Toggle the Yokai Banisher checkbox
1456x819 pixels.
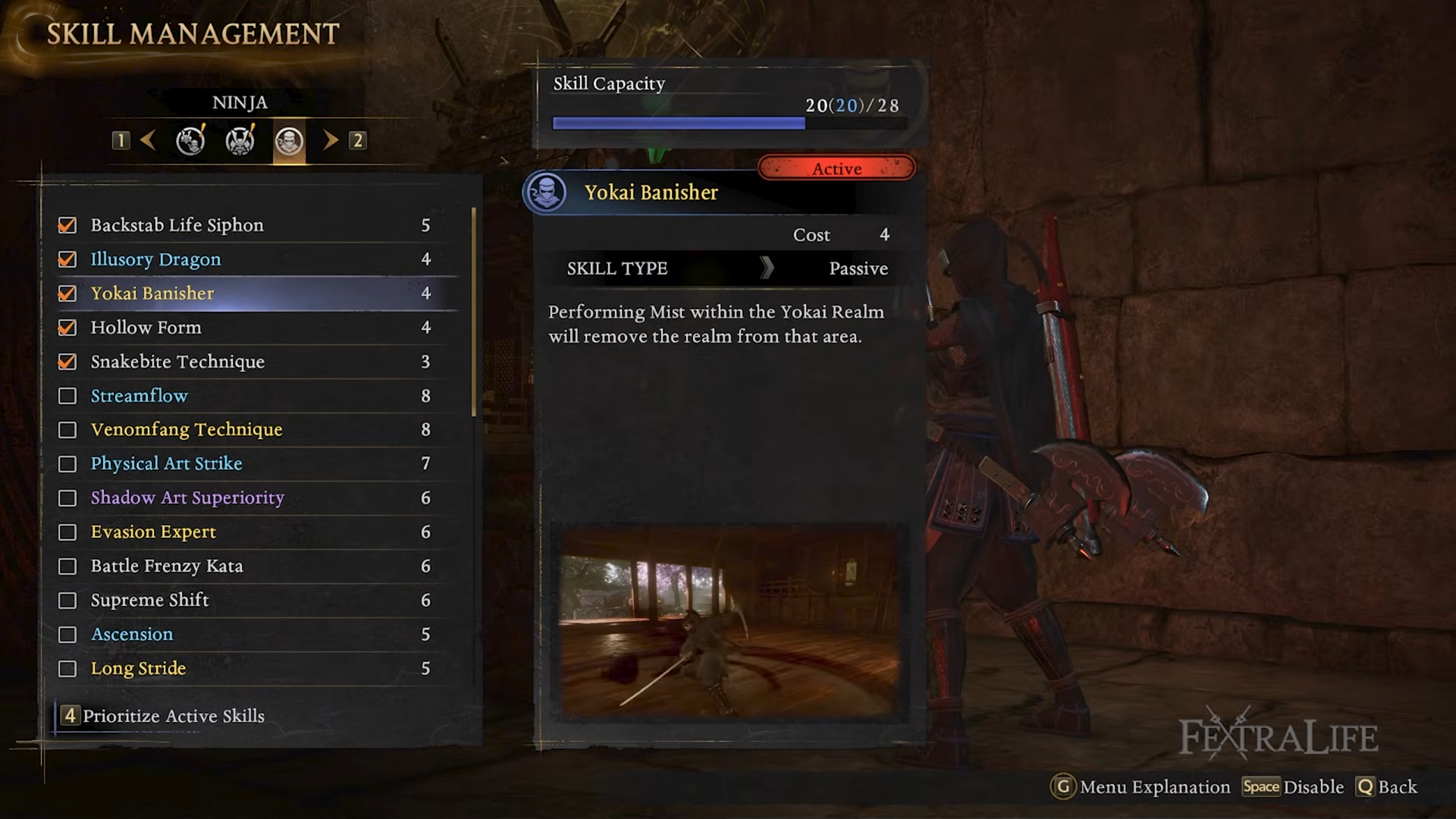click(x=67, y=293)
